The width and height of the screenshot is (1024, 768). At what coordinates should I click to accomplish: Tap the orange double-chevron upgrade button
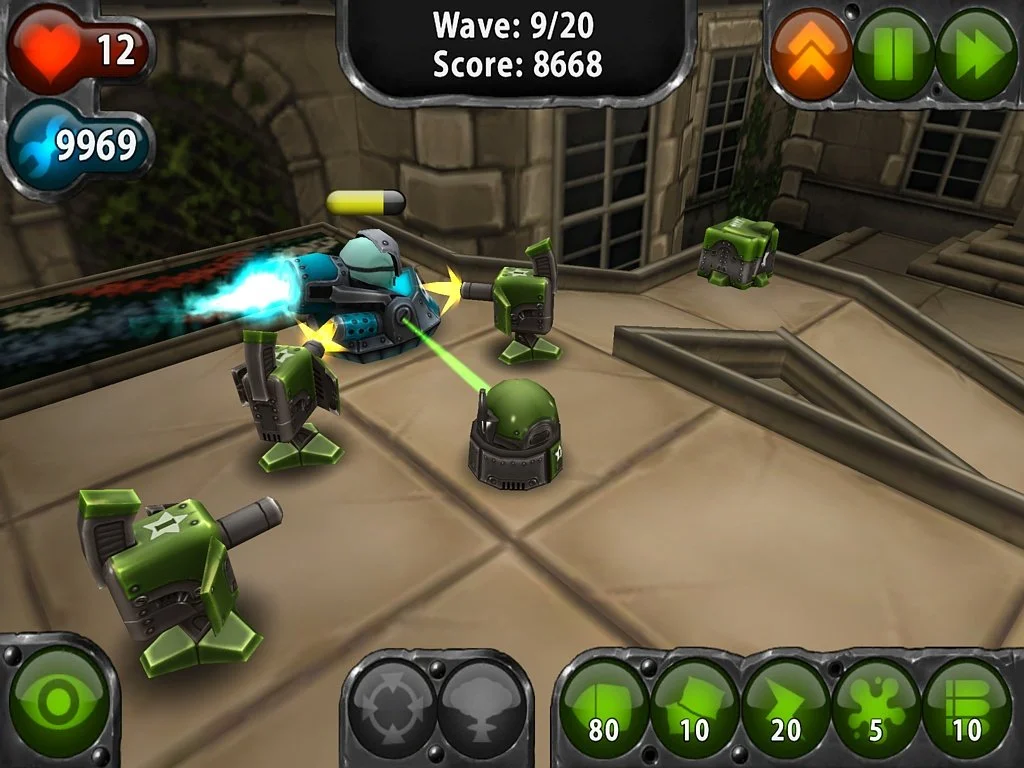point(812,54)
